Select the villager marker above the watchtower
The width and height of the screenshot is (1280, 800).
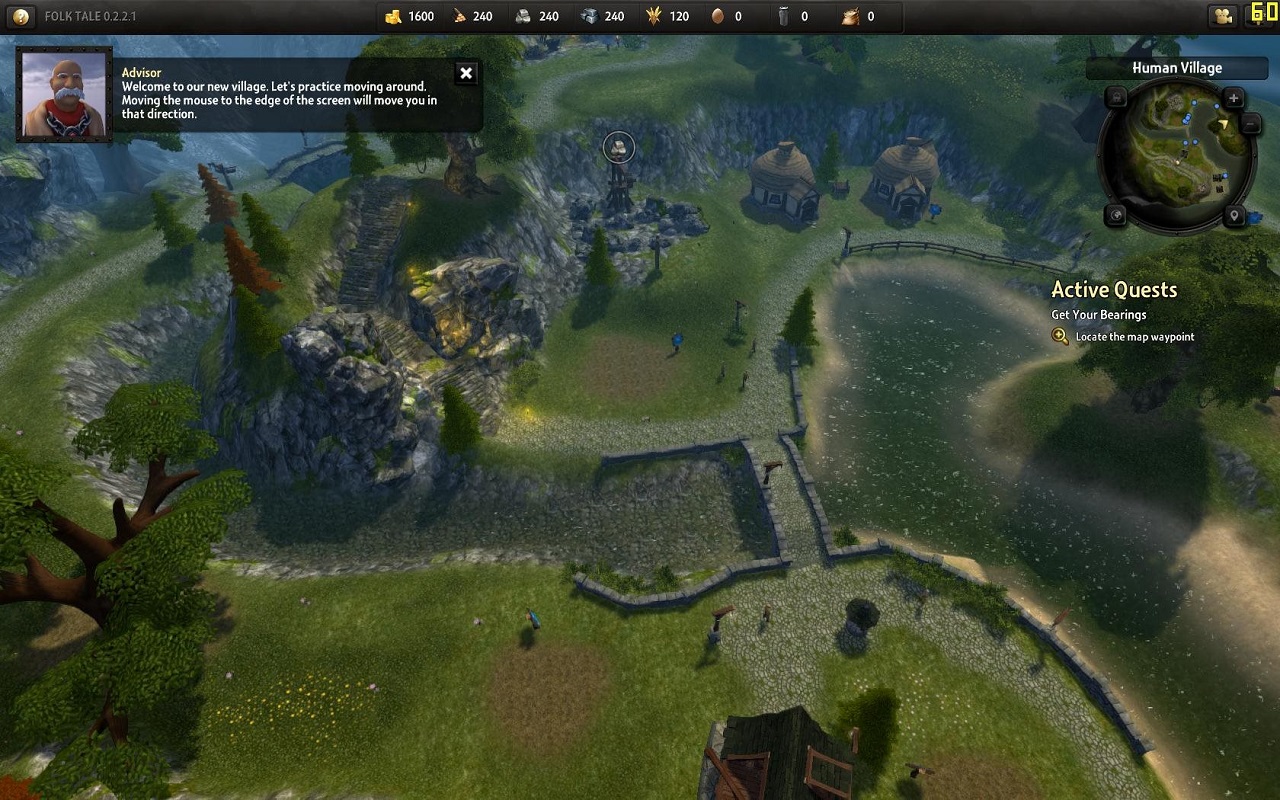tap(620, 148)
